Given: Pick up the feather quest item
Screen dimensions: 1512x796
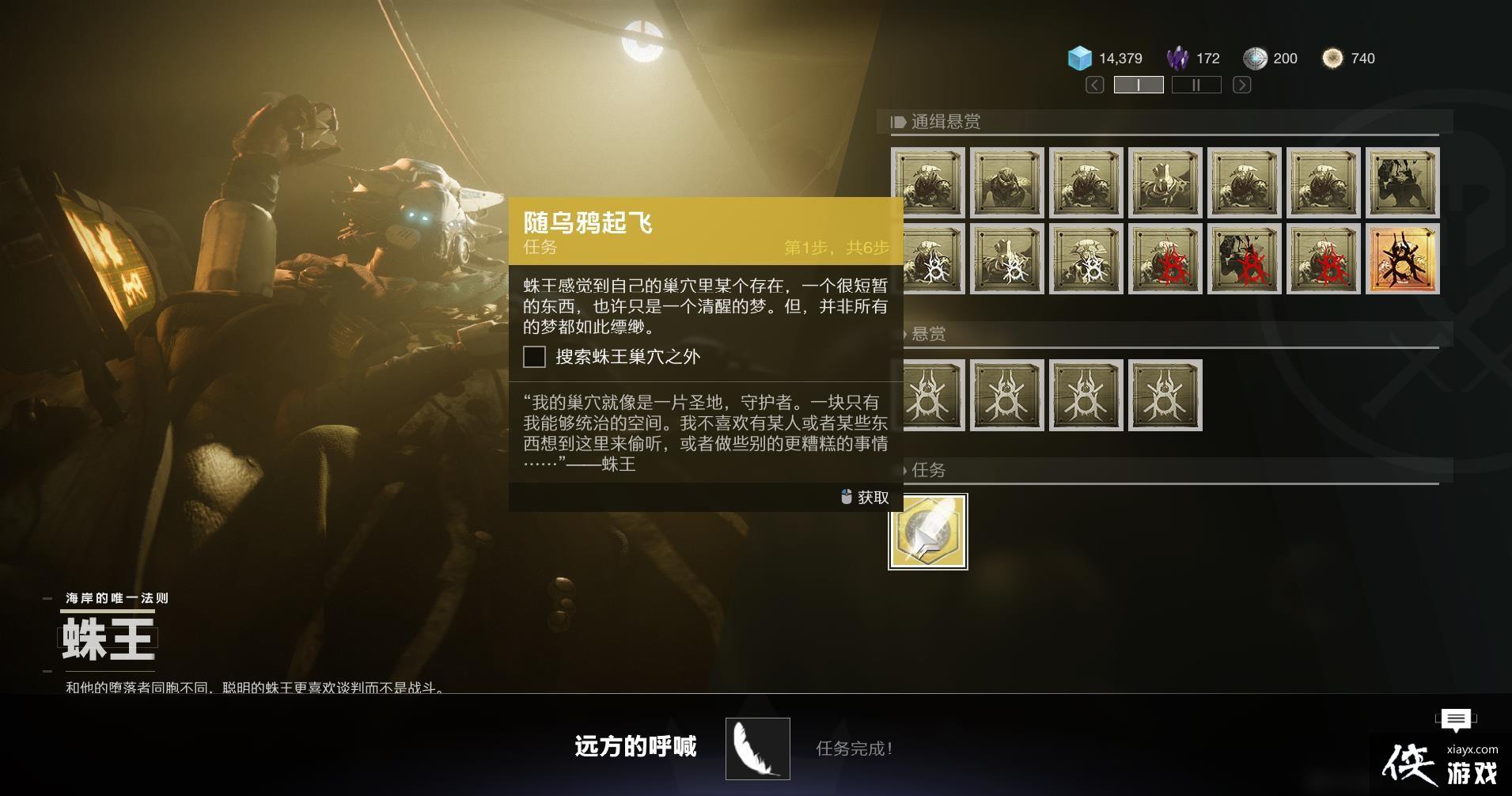Looking at the screenshot, I should [x=928, y=532].
